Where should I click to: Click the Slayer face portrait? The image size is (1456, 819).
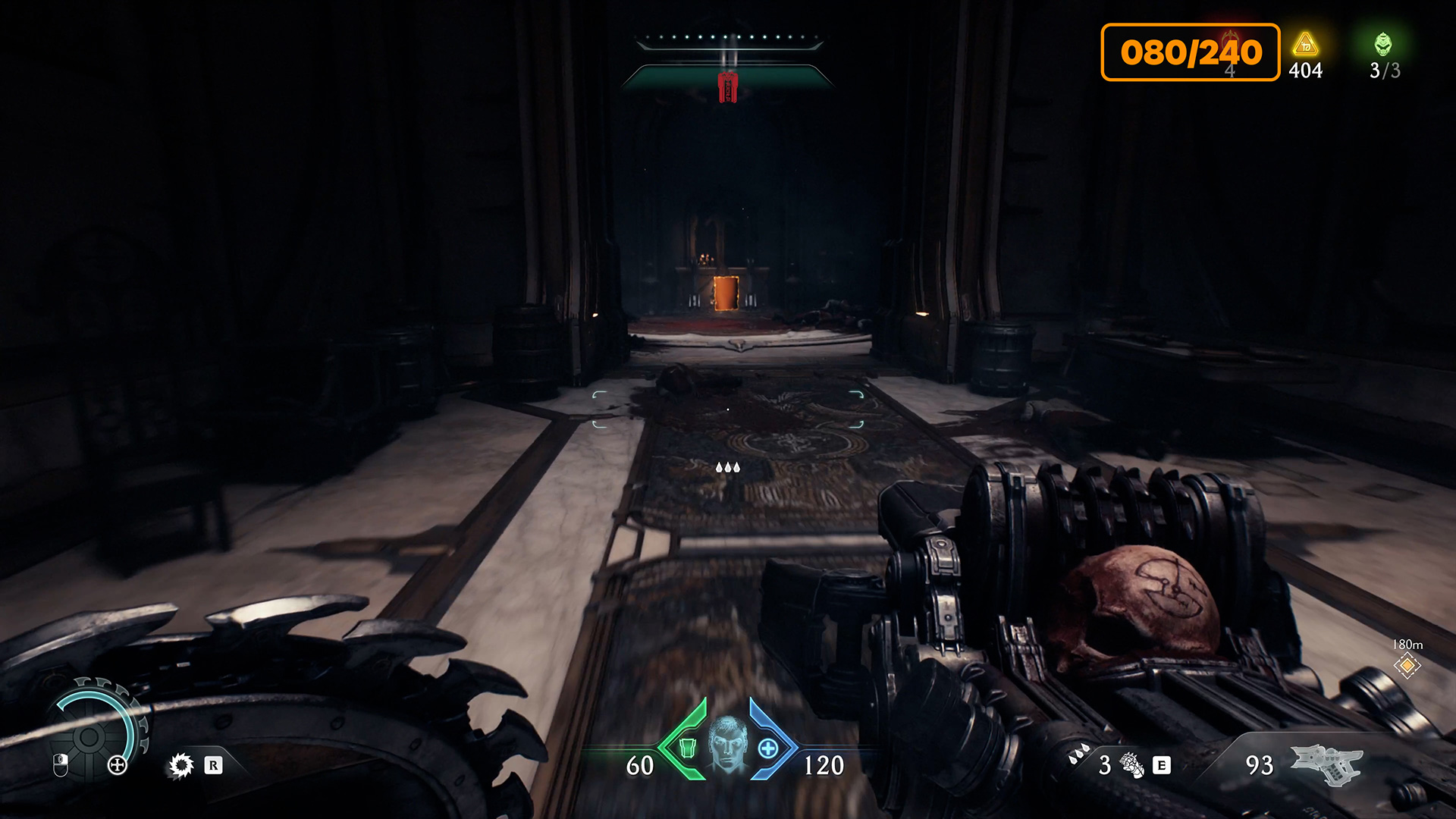727,744
